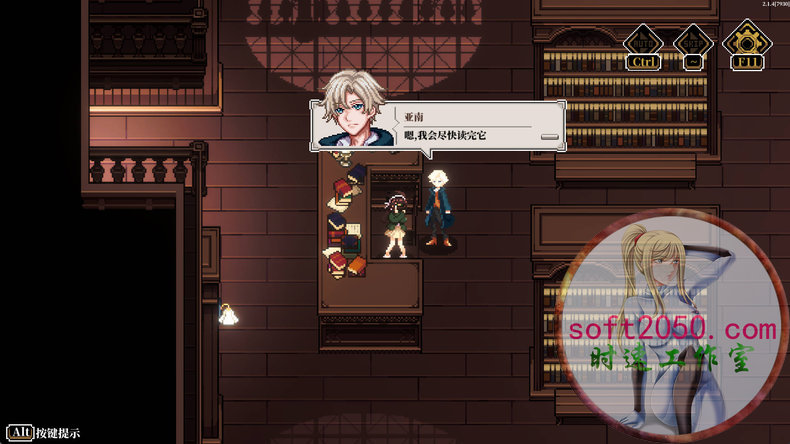Activate the SKIP dialogue icon
This screenshot has height=444, width=790.
click(691, 42)
